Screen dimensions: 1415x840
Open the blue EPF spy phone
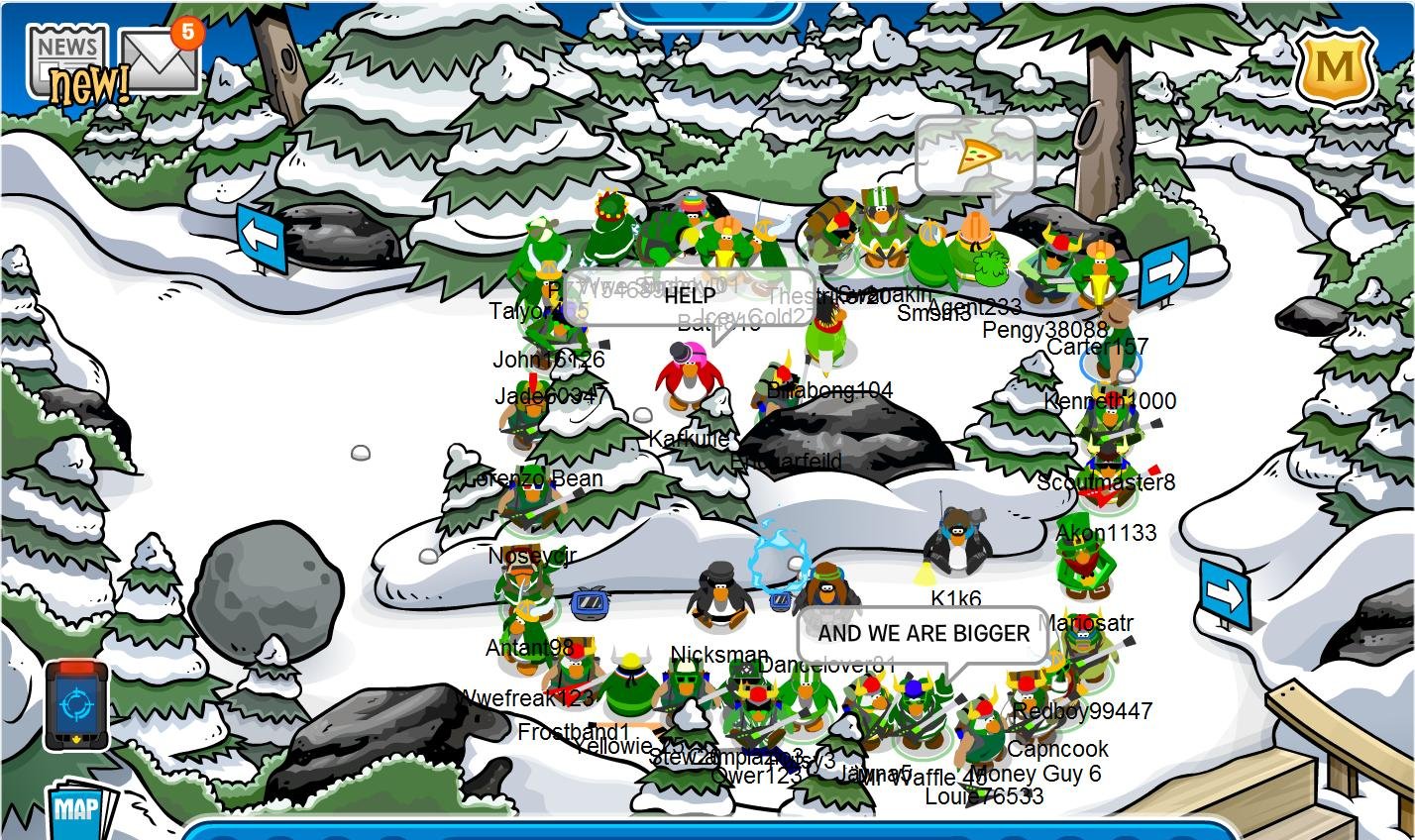(x=76, y=705)
